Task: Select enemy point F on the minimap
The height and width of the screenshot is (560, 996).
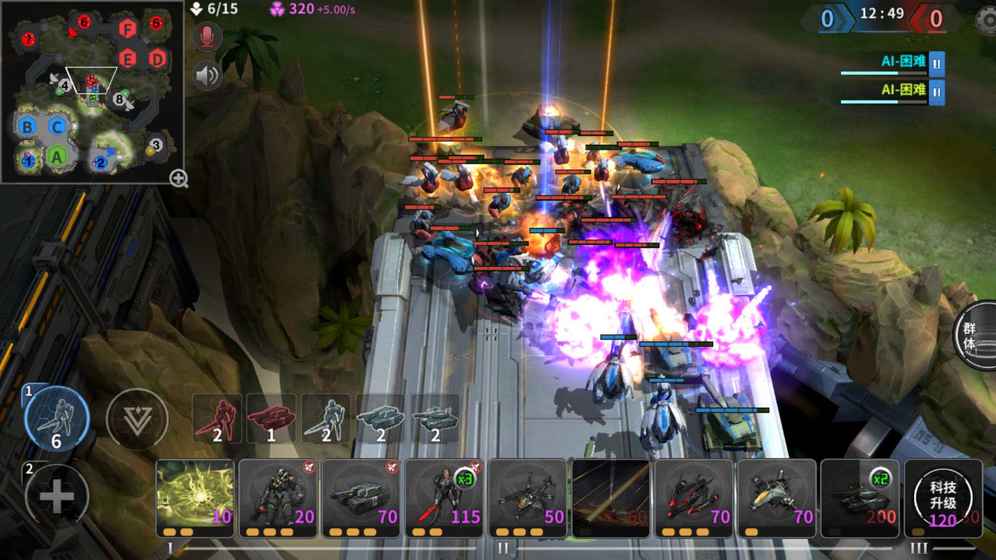Action: (x=127, y=29)
